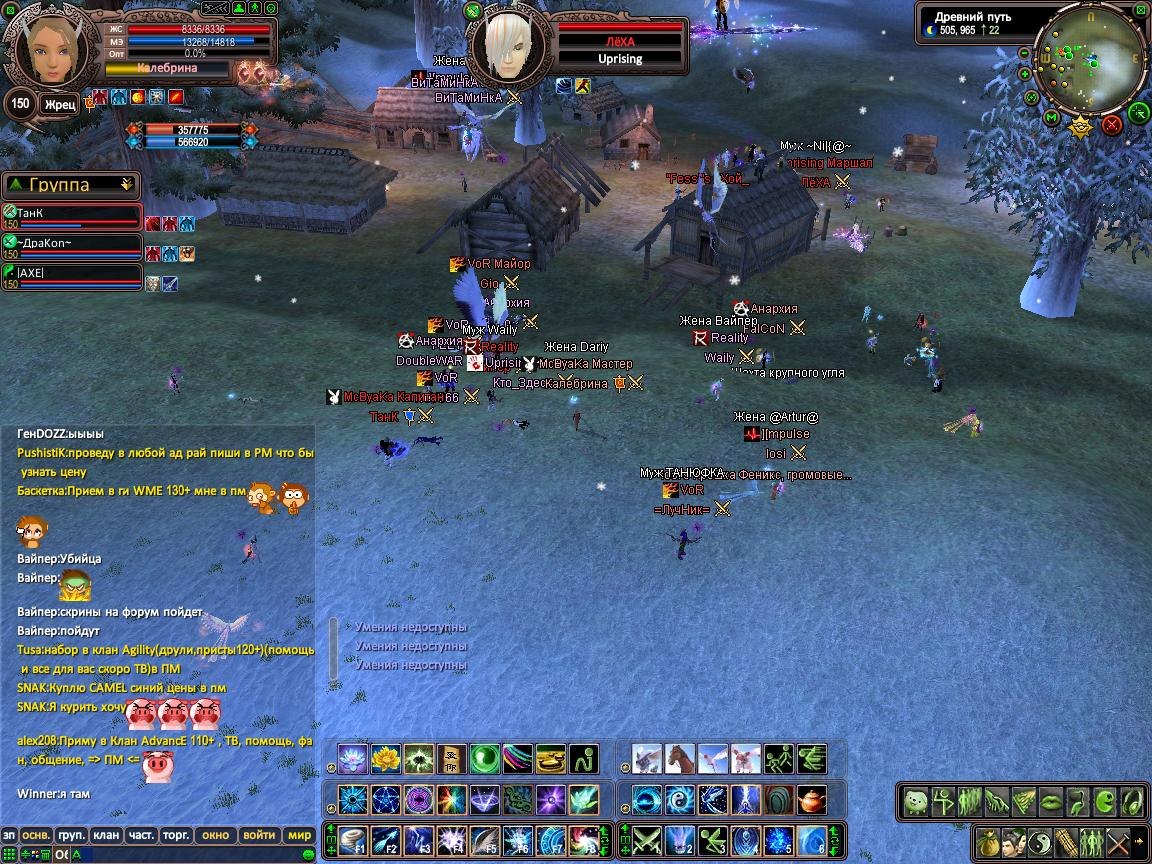Click the red crossed-swords PK button near the minimap
Image resolution: width=1152 pixels, height=864 pixels.
[1111, 125]
